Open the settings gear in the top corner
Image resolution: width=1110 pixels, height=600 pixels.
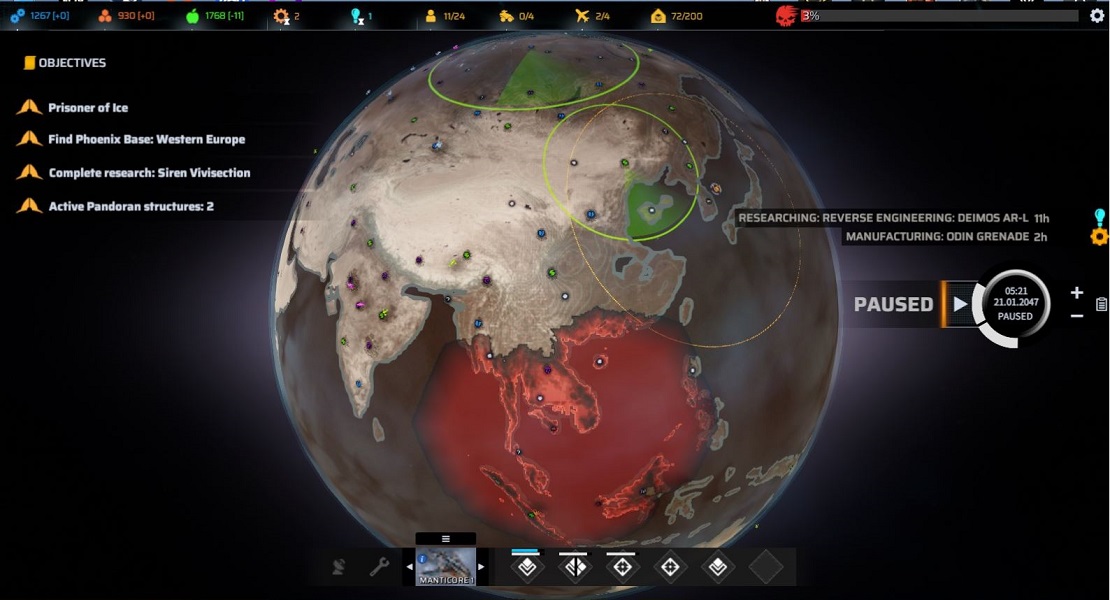click(x=1096, y=16)
